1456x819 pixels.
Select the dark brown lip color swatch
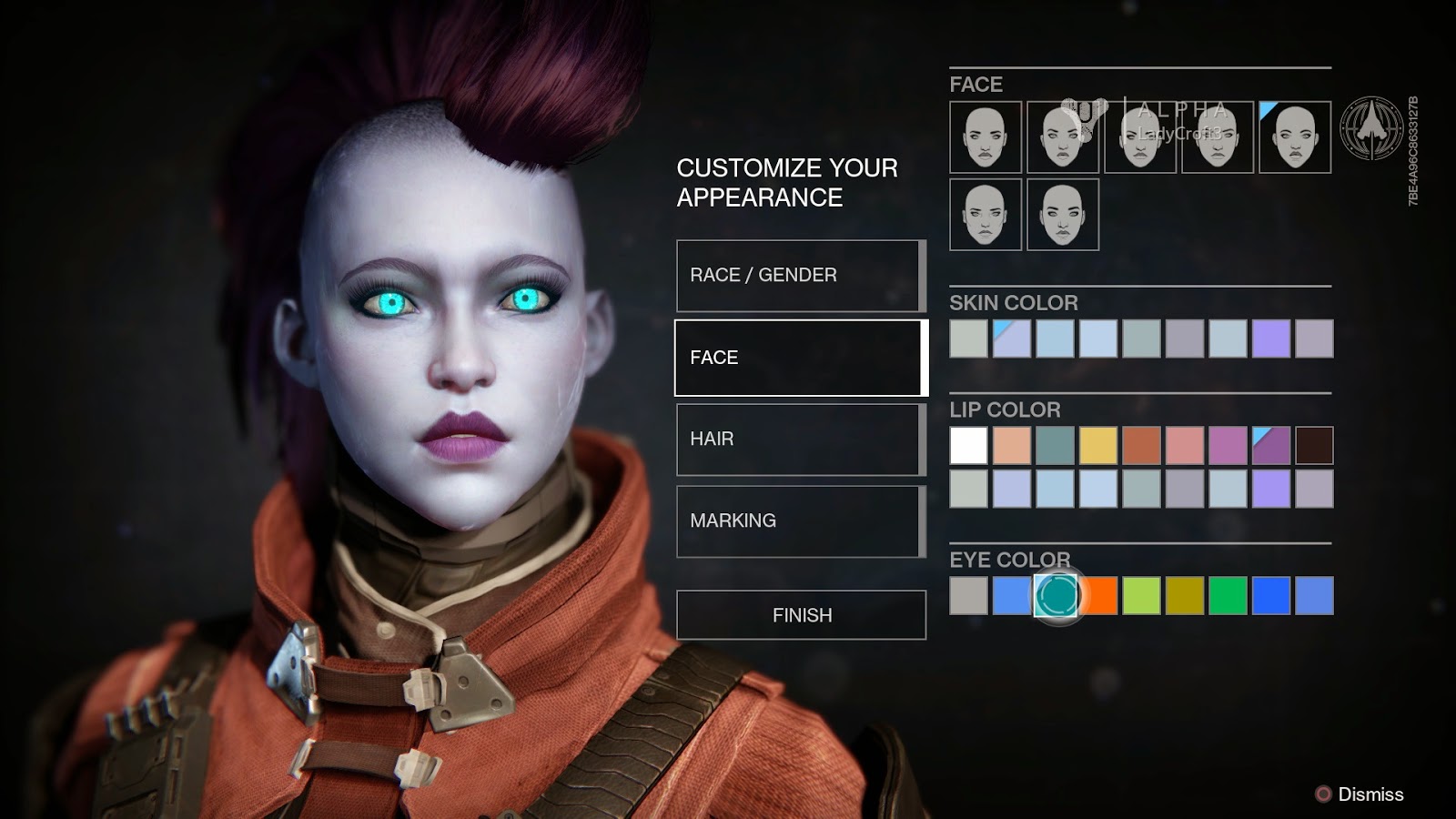[1315, 446]
